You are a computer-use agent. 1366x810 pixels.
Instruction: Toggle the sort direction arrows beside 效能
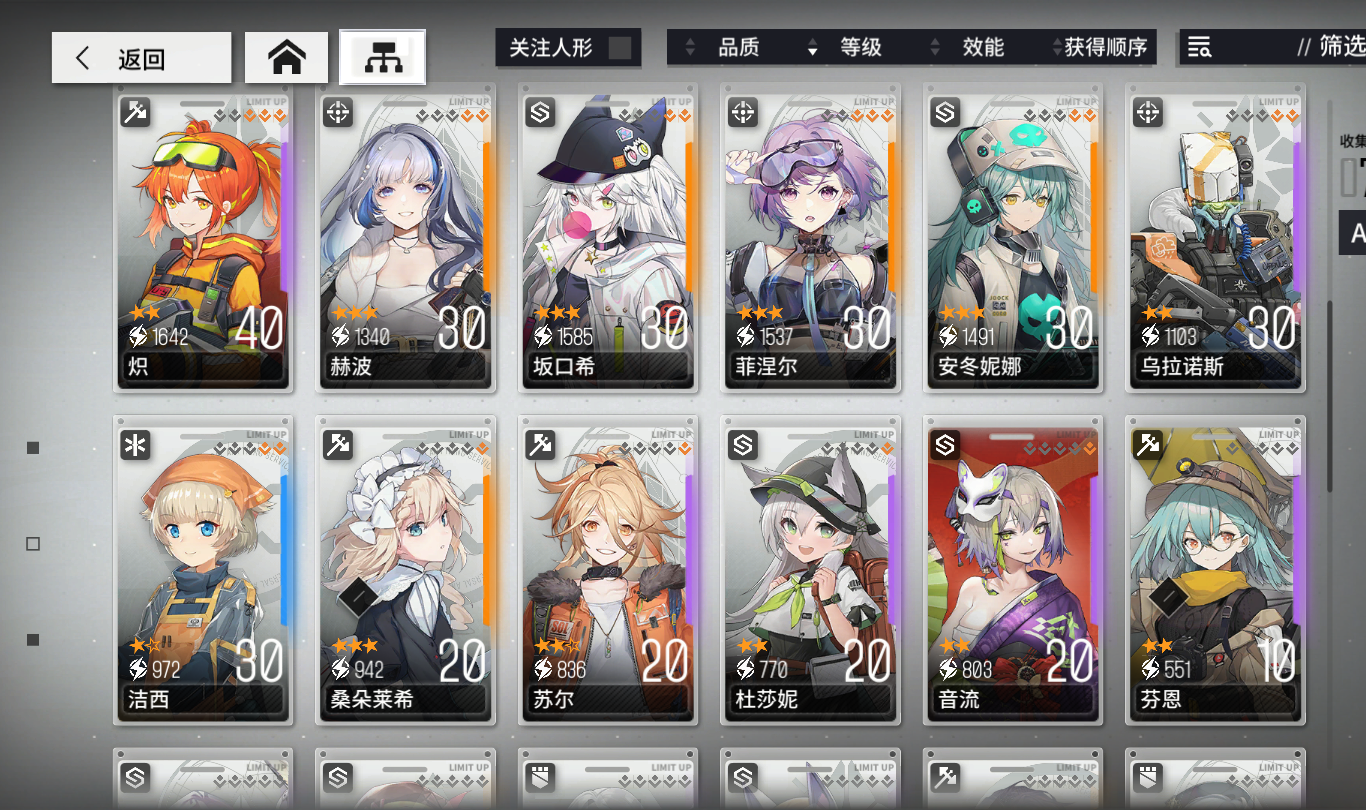coord(935,47)
